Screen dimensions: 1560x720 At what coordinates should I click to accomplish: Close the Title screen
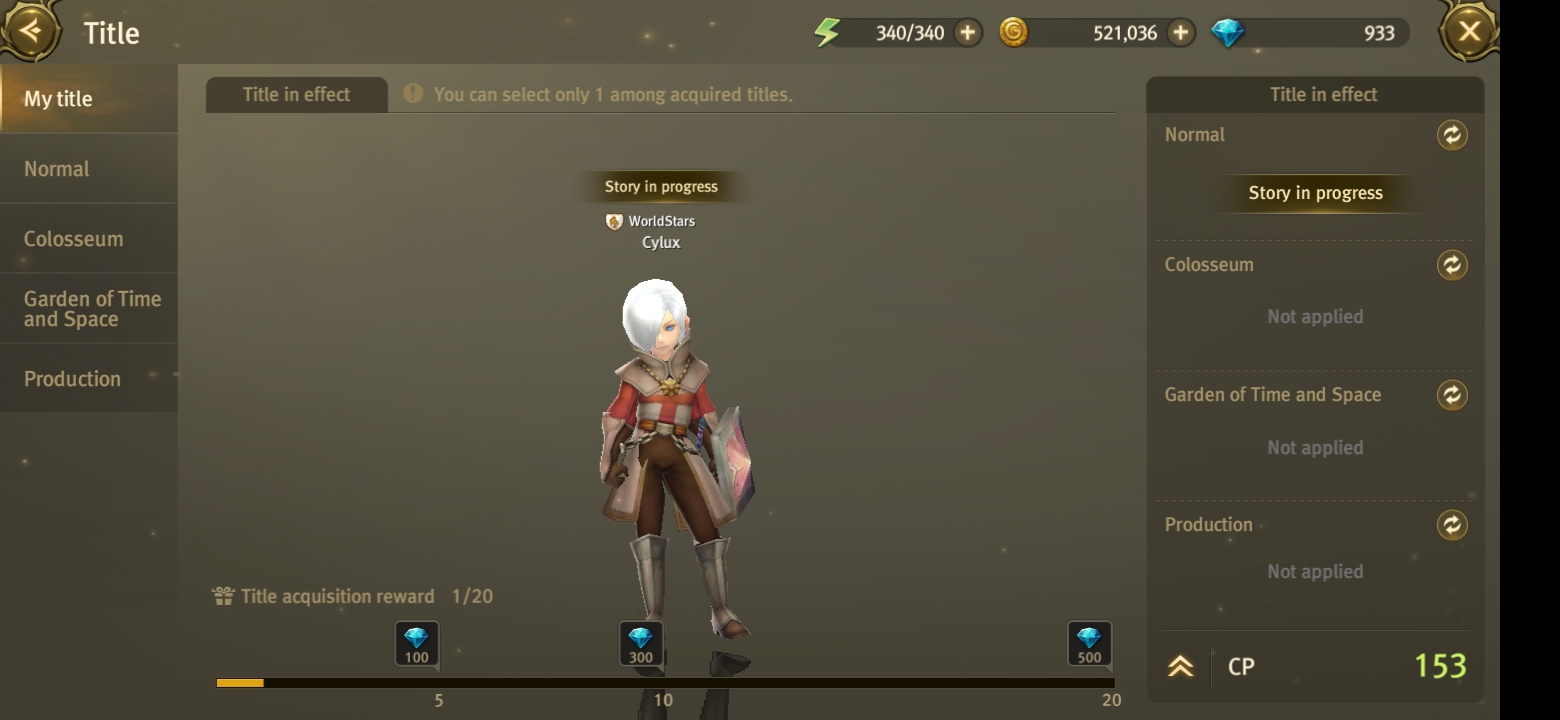[1468, 32]
